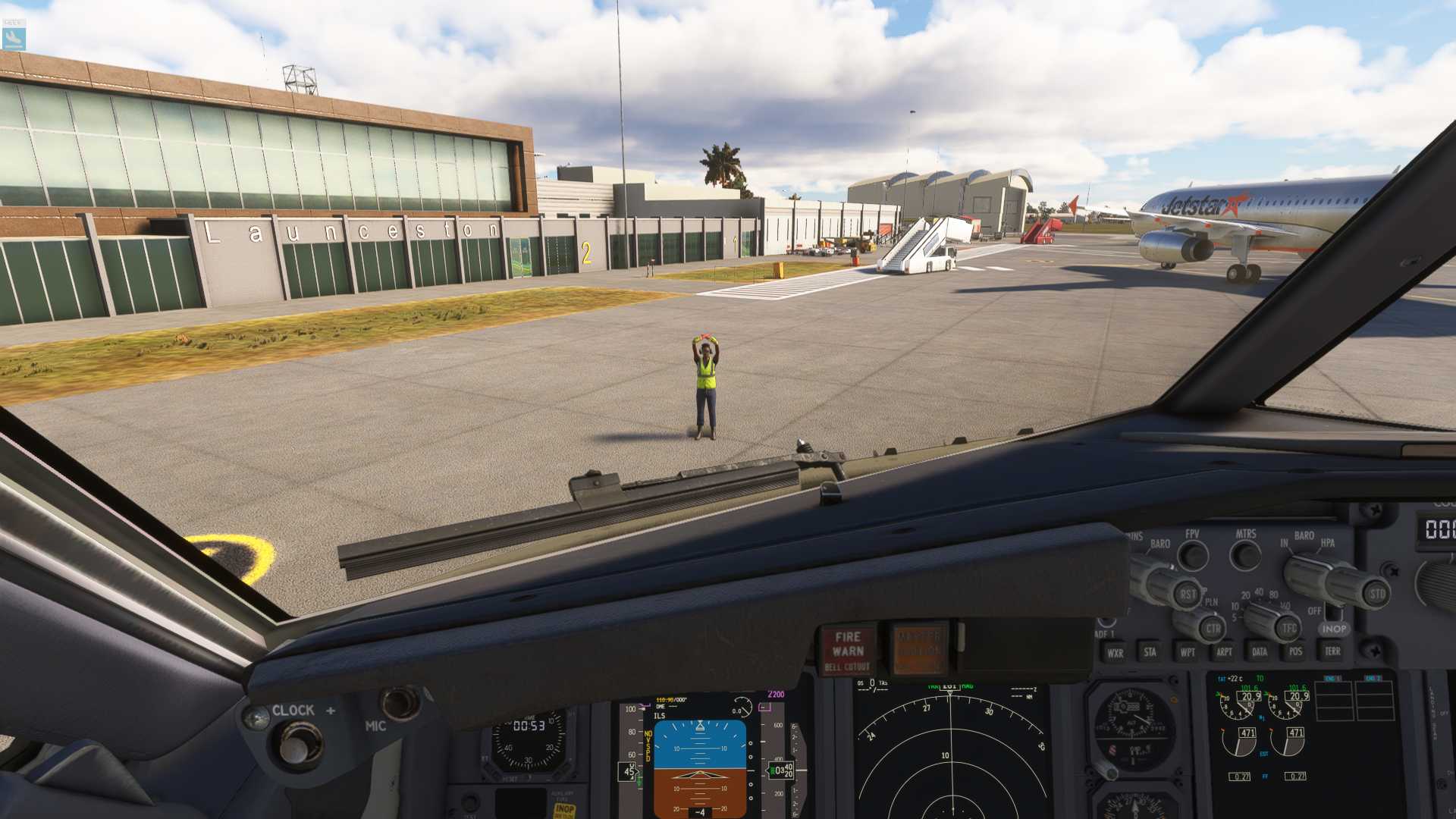Image resolution: width=1456 pixels, height=819 pixels.
Task: Activate the ARPT airports map button
Action: (x=1224, y=651)
